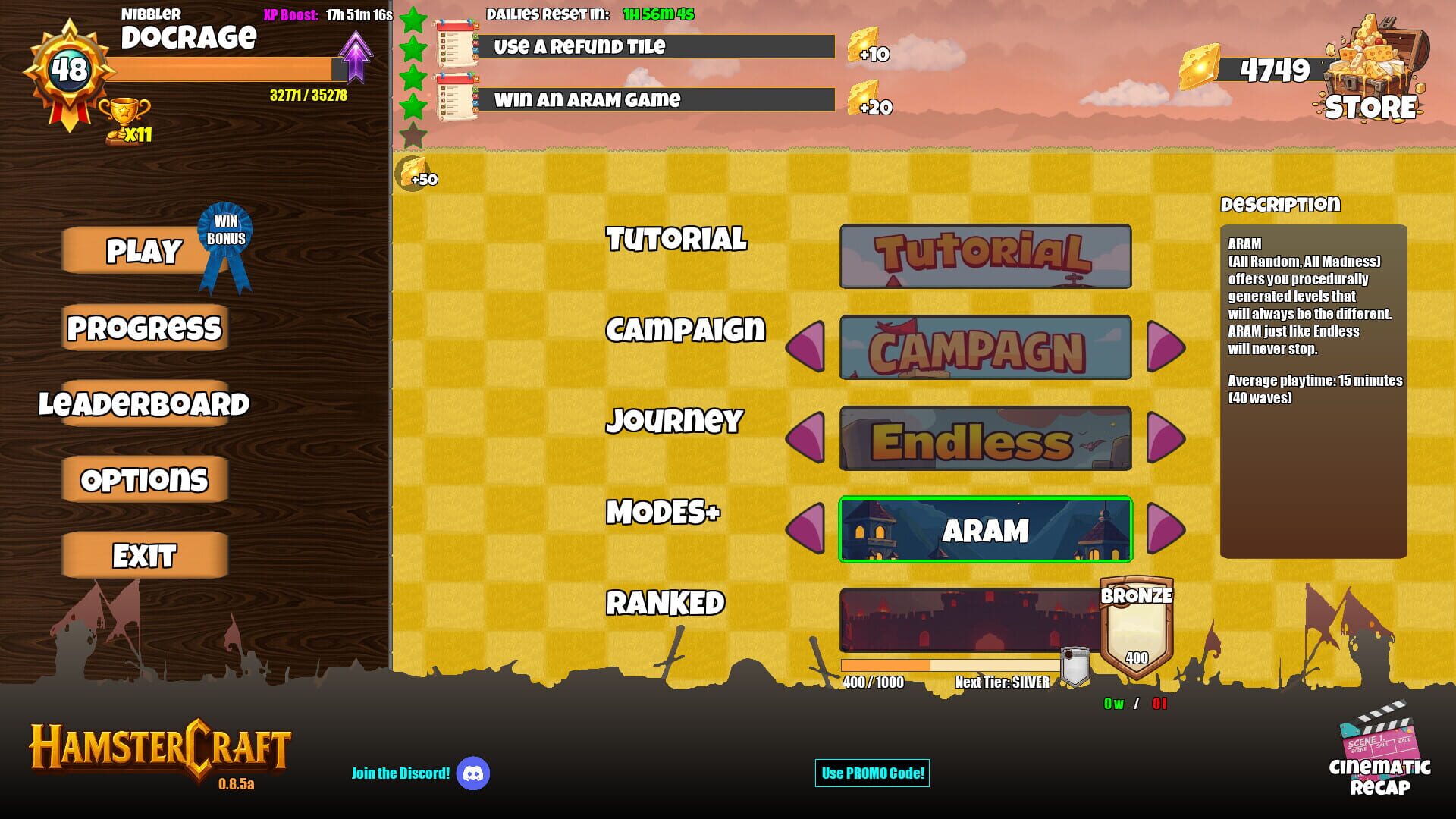Browse Journey modes using the left arrow
Viewport: 1456px width, 819px height.
(808, 438)
